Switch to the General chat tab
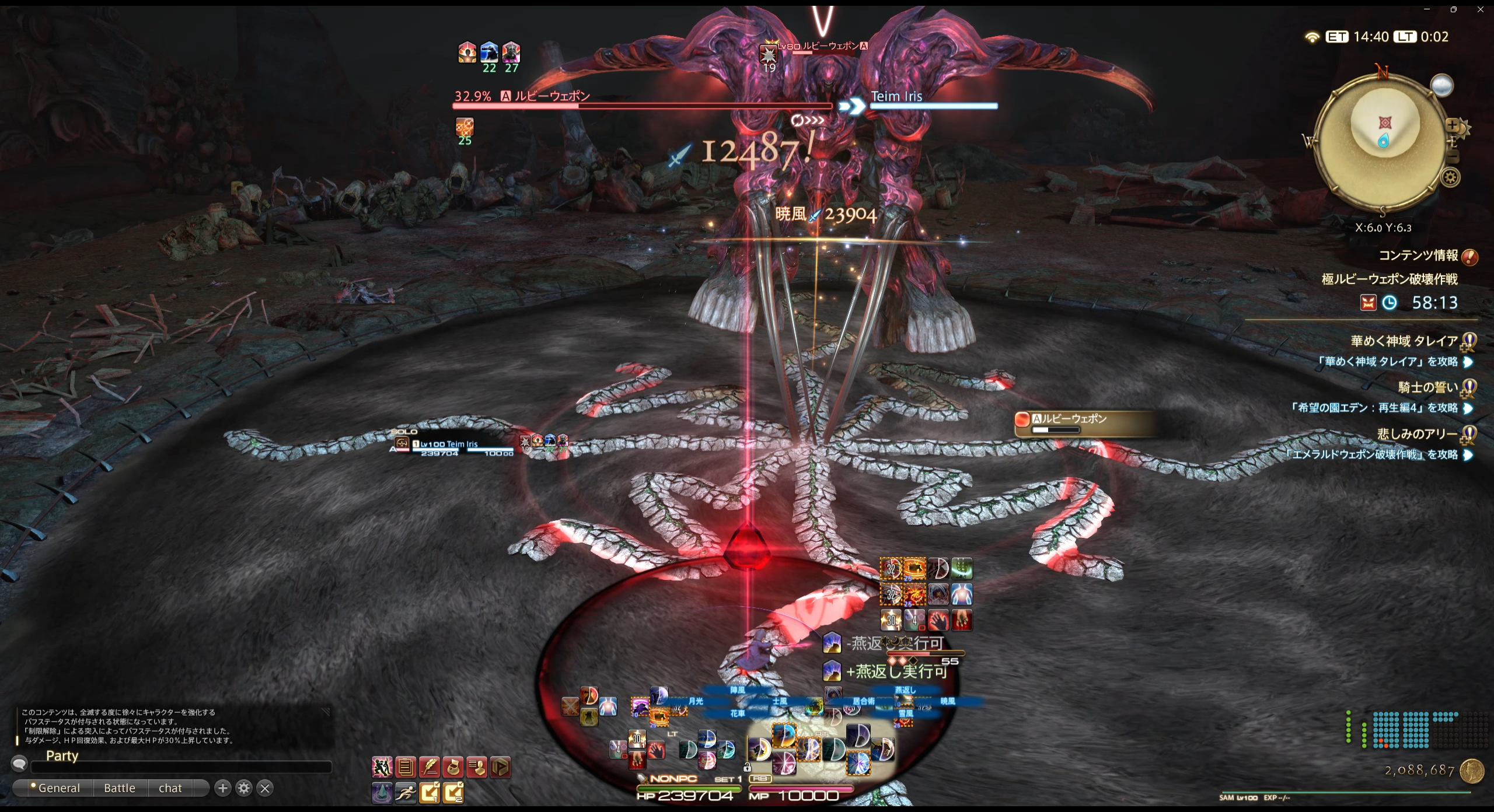The image size is (1494, 812). [58, 788]
